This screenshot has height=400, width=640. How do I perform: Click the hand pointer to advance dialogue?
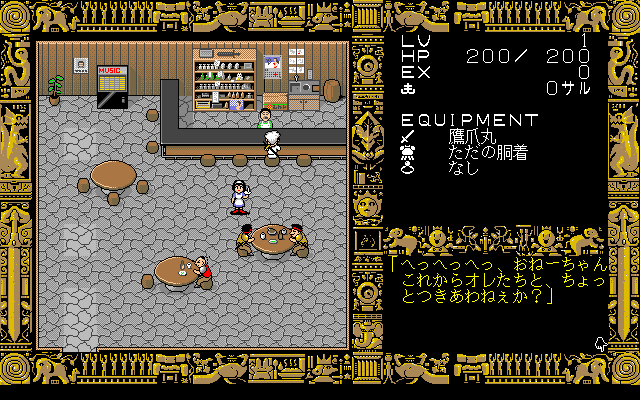tap(600, 343)
